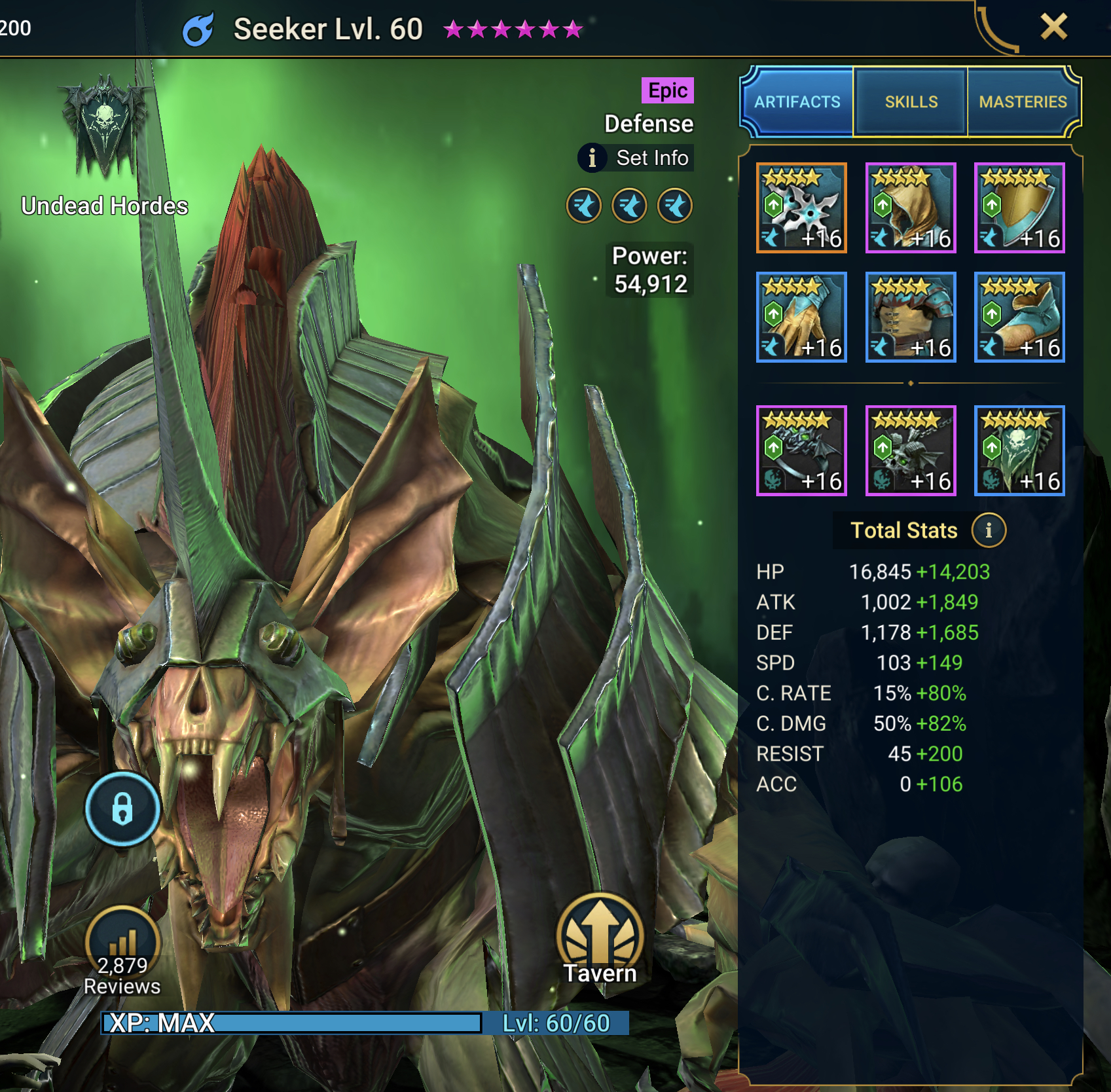The width and height of the screenshot is (1111, 1092).
Task: Click the third Speed set bonus icon
Action: coord(675,206)
